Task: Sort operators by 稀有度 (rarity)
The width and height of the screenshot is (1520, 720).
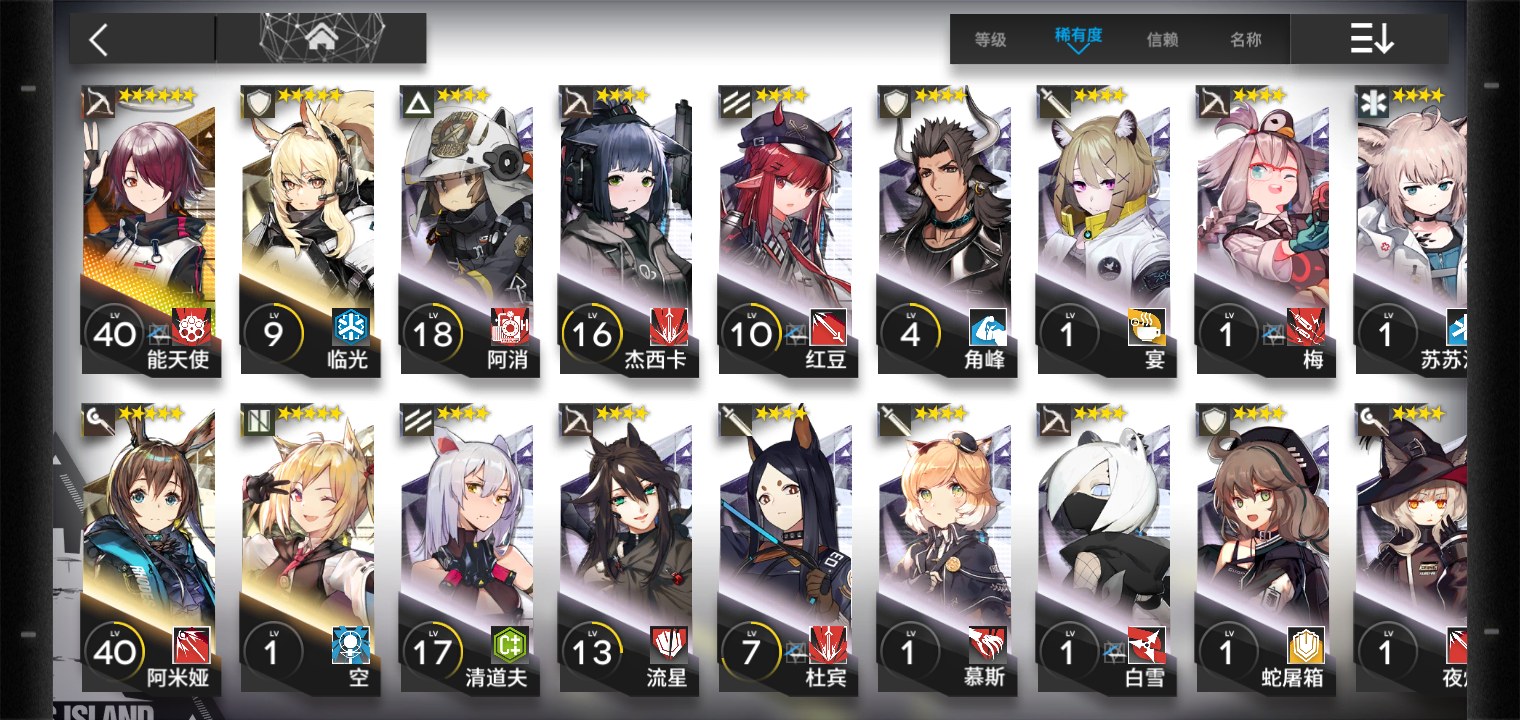Action: coord(1078,37)
